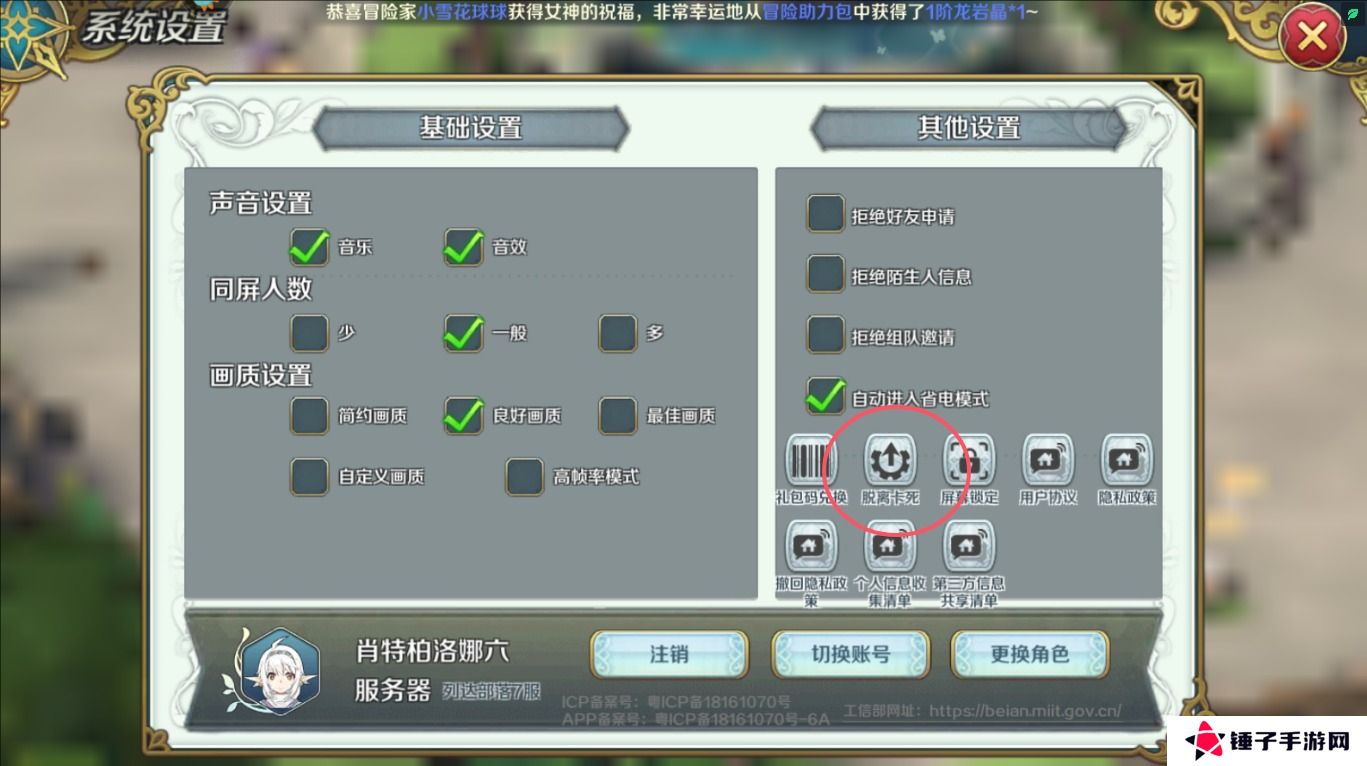Open the 用户协议 user agreement icon
Viewport: 1367px width, 766px height.
click(1047, 461)
